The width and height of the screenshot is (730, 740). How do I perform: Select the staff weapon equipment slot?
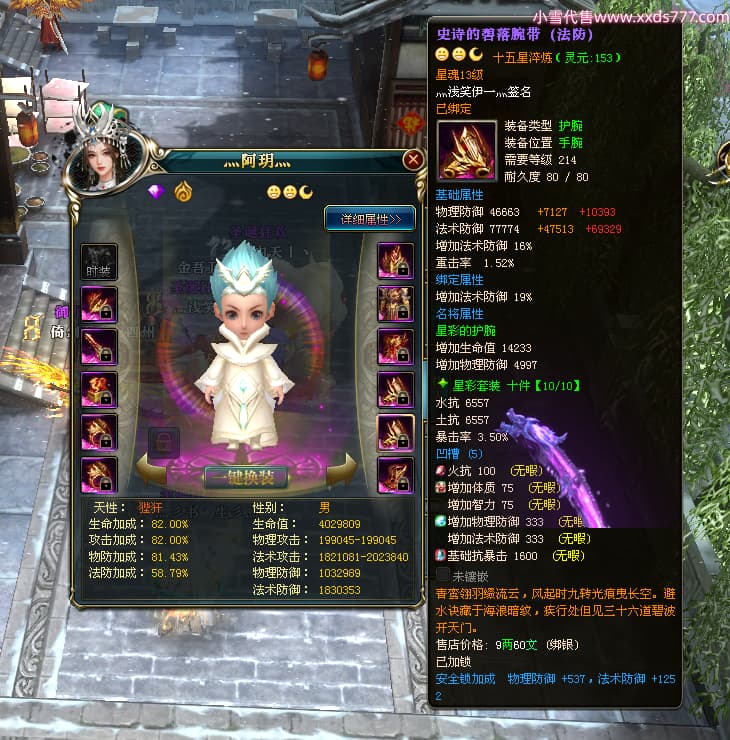coord(99,347)
